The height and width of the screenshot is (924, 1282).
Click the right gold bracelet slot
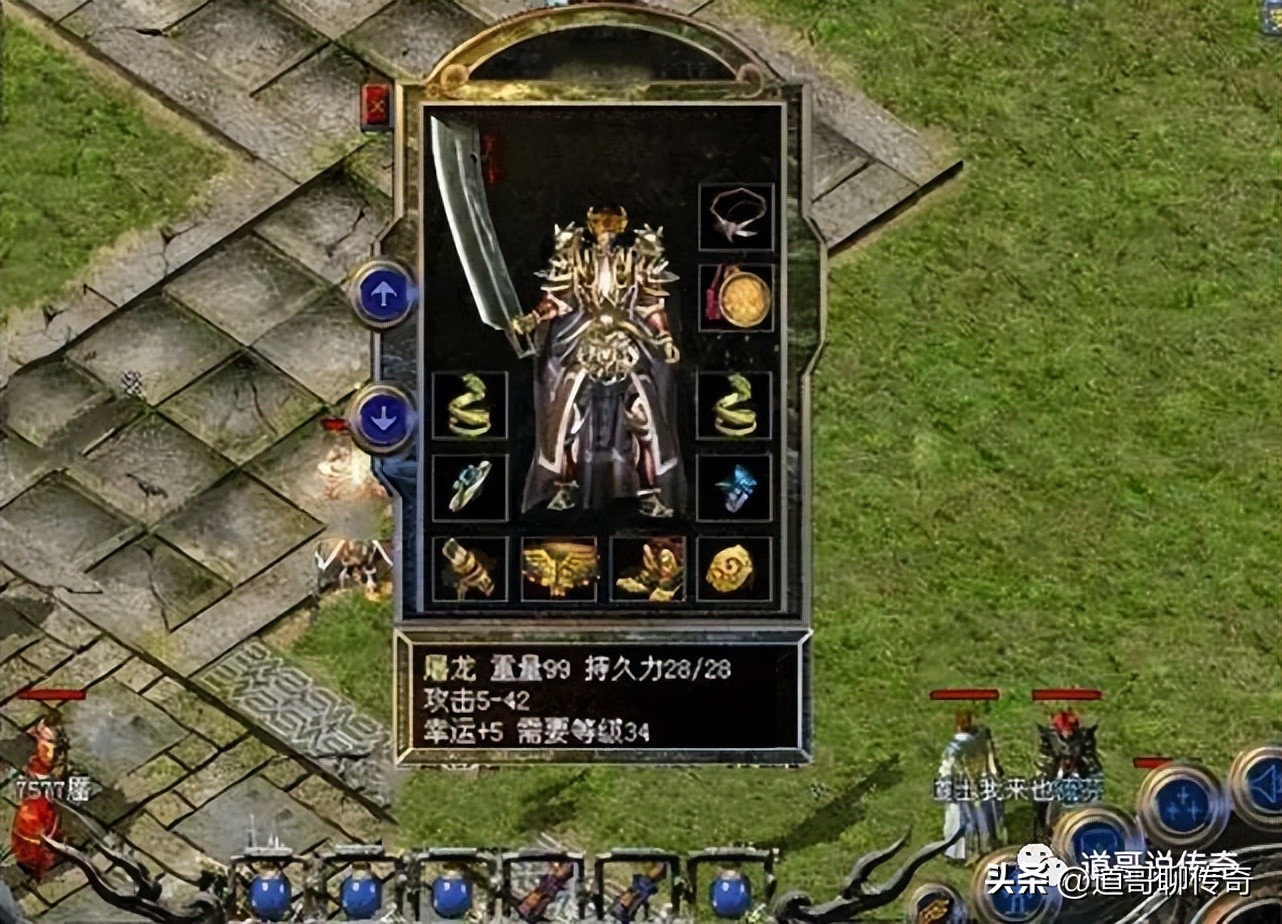735,405
